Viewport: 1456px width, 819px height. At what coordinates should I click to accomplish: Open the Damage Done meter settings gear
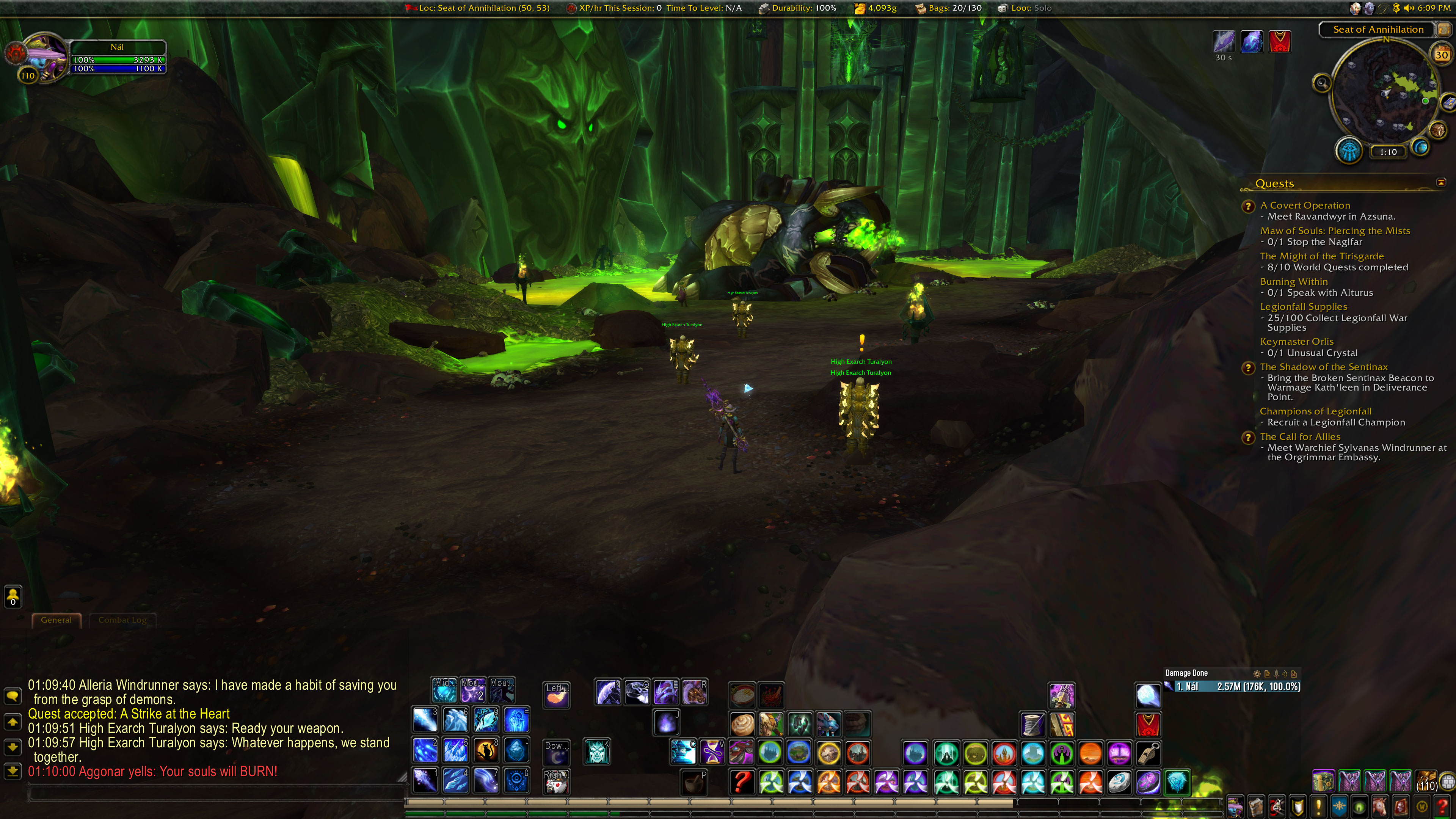tap(1257, 673)
